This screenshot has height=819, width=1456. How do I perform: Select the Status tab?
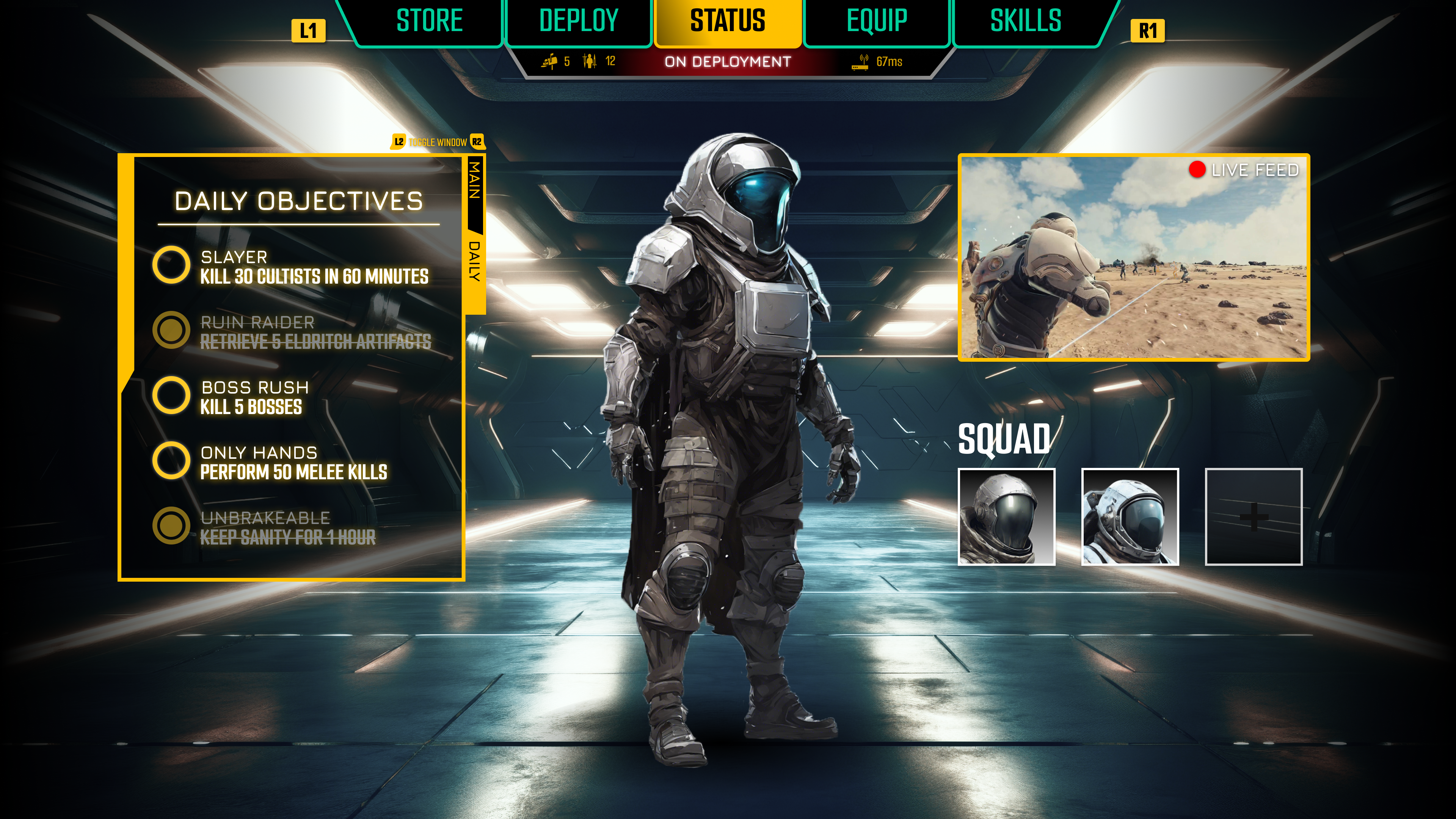(728, 22)
